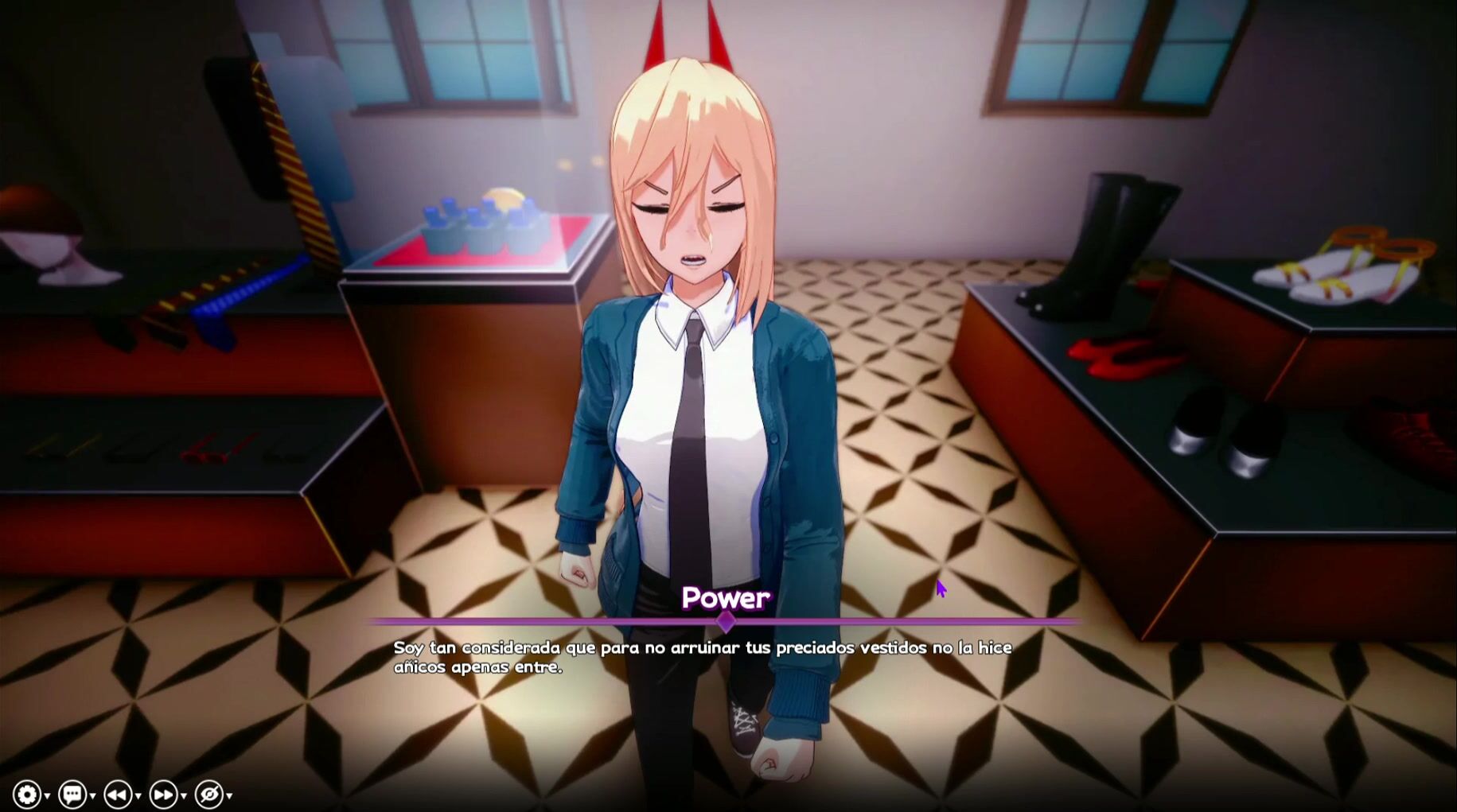Hide the interface with the crossed-eye icon

tap(208, 794)
